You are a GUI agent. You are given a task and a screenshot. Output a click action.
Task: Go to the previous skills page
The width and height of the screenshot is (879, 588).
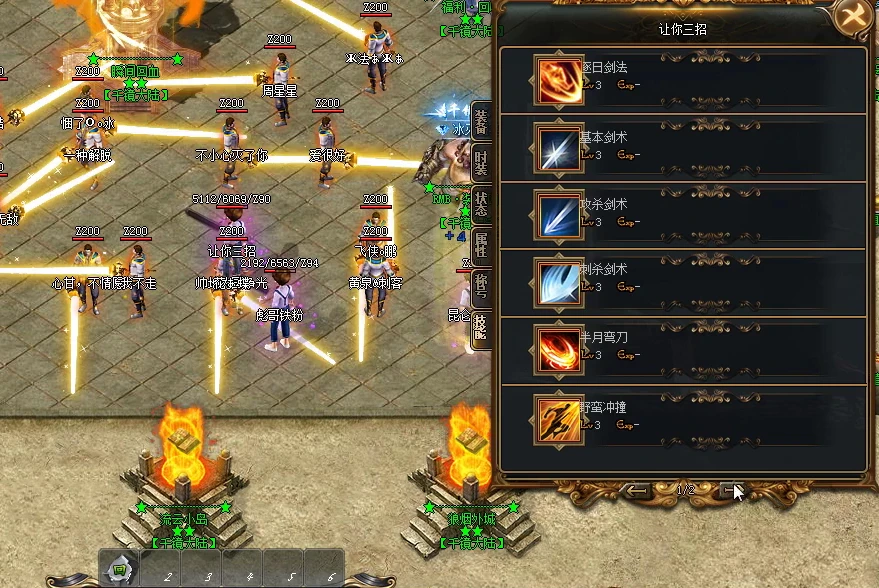[x=637, y=490]
